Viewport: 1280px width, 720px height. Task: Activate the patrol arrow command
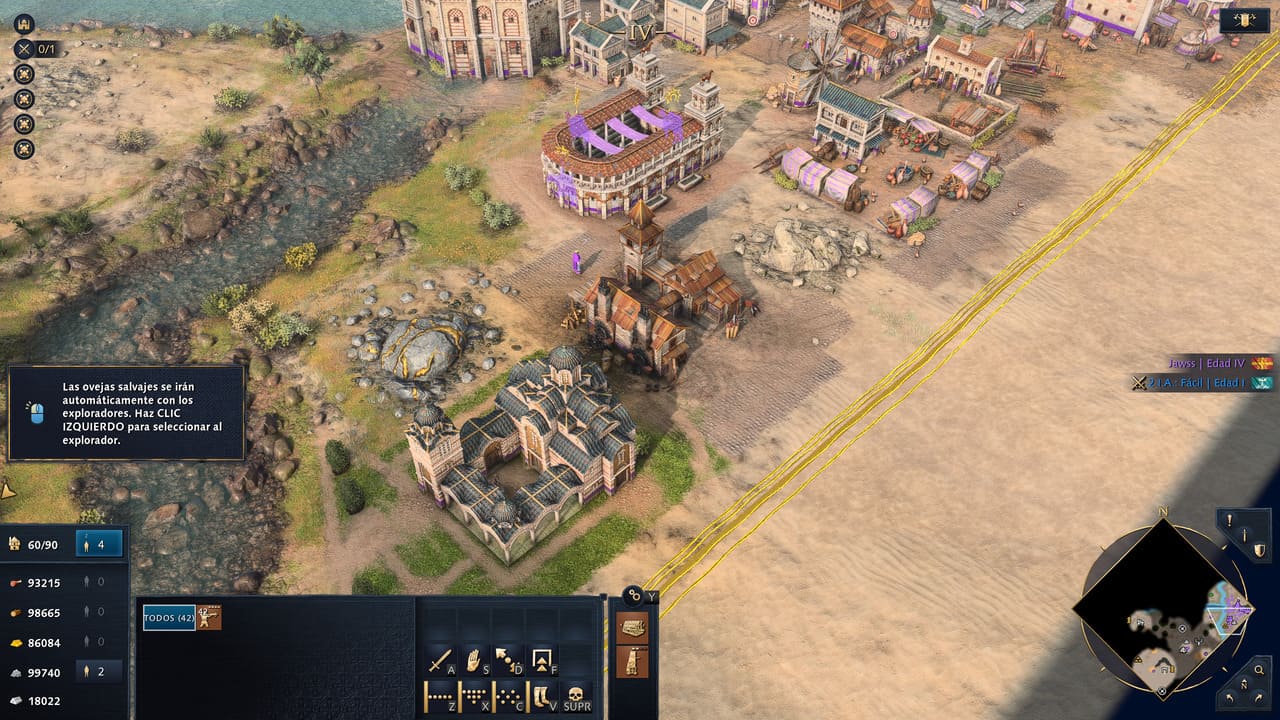[507, 661]
